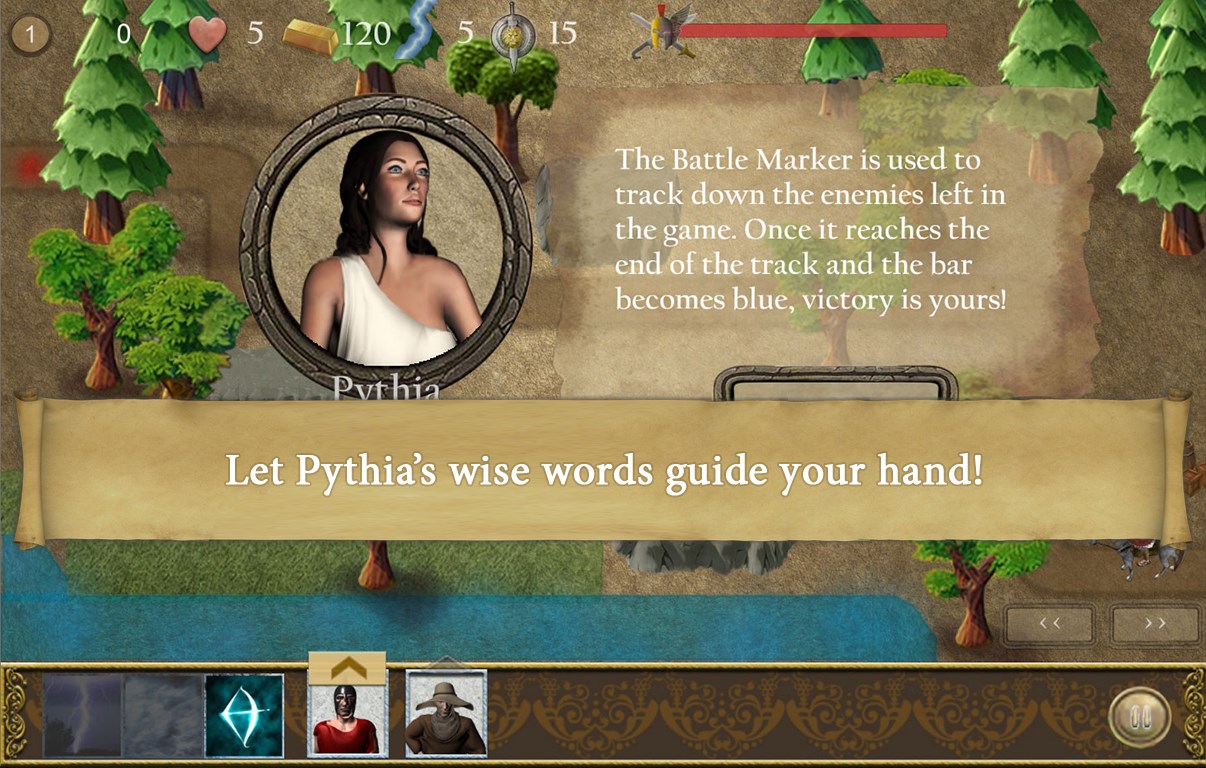1206x768 pixels.
Task: Go to the previous tutorial page
Action: (x=1049, y=624)
